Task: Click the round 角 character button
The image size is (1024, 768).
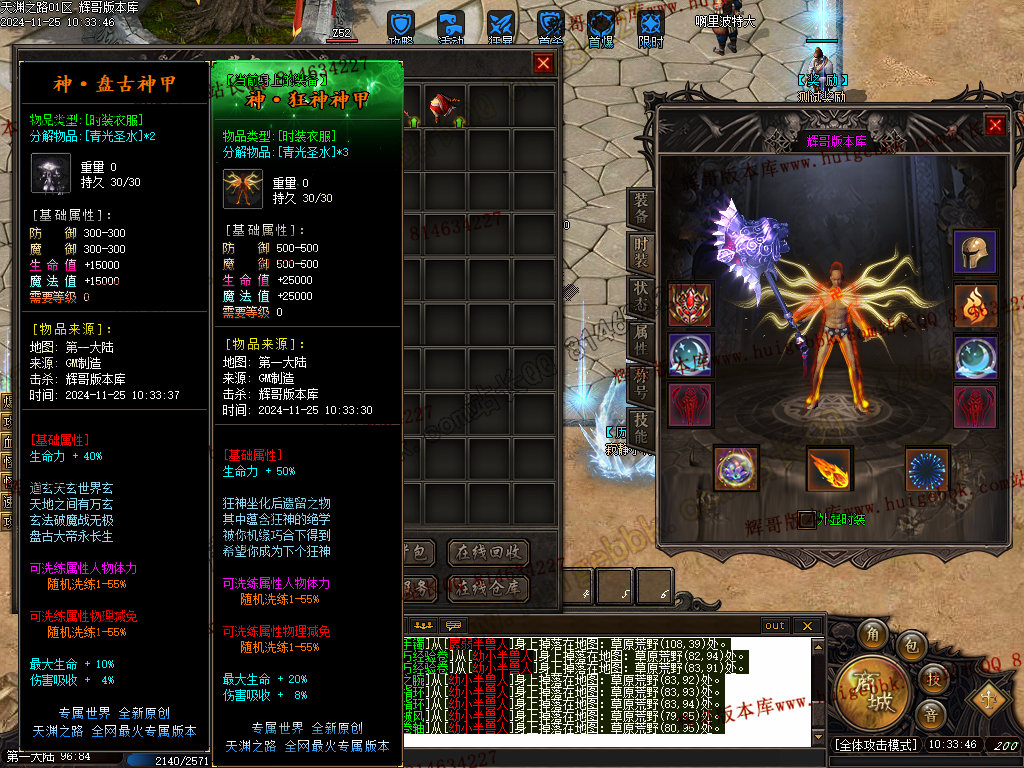Action: [x=874, y=634]
